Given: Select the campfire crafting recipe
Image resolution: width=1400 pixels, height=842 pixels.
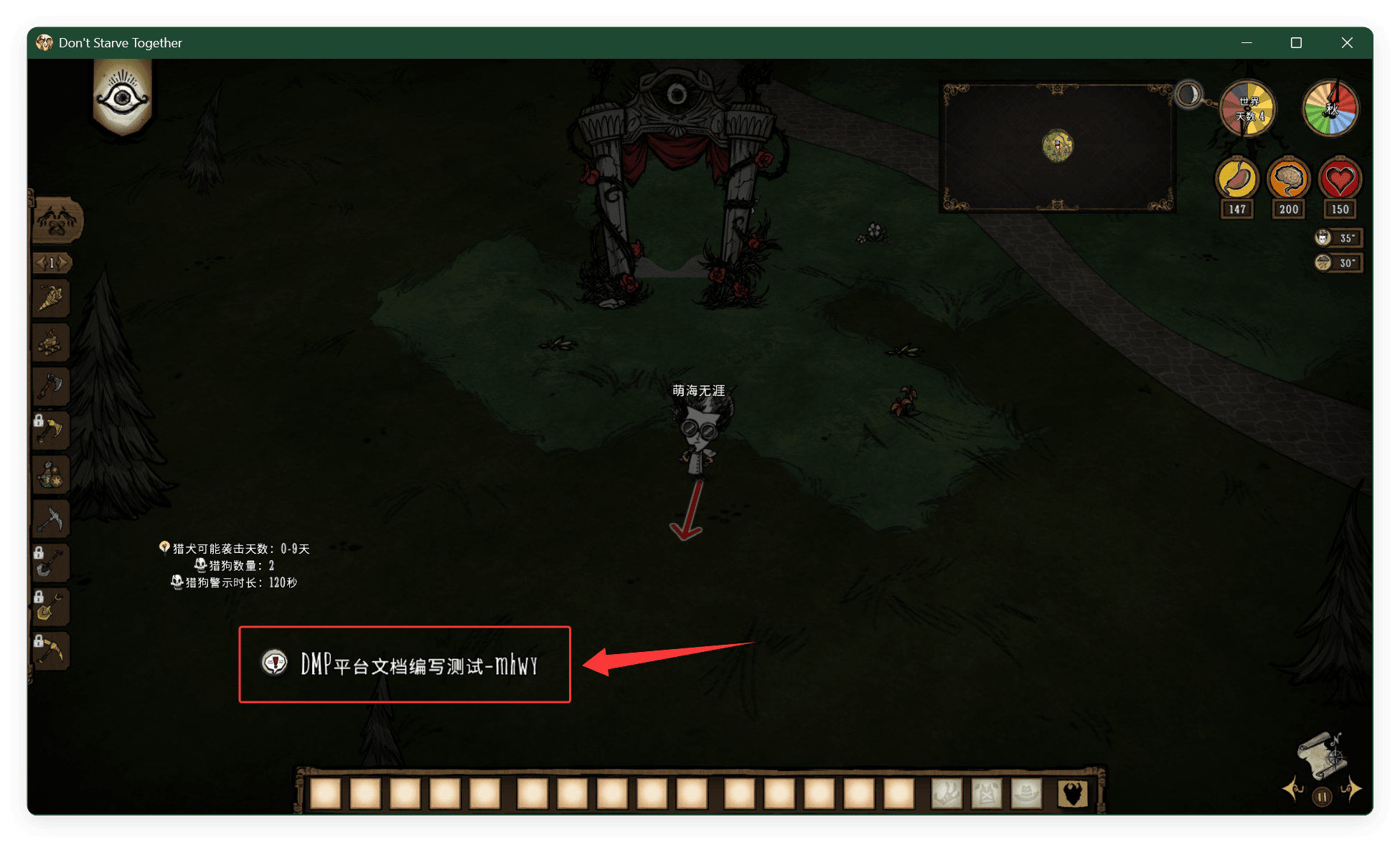Looking at the screenshot, I should pyautogui.click(x=51, y=343).
